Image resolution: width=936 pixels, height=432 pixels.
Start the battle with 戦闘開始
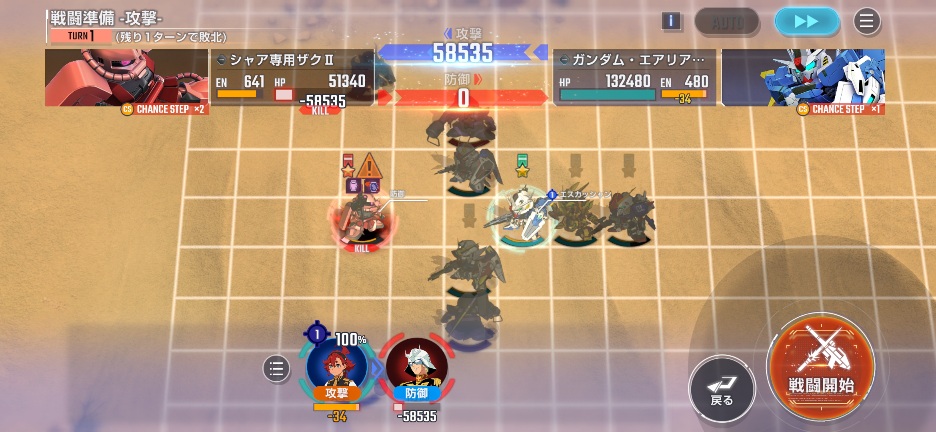tap(820, 363)
